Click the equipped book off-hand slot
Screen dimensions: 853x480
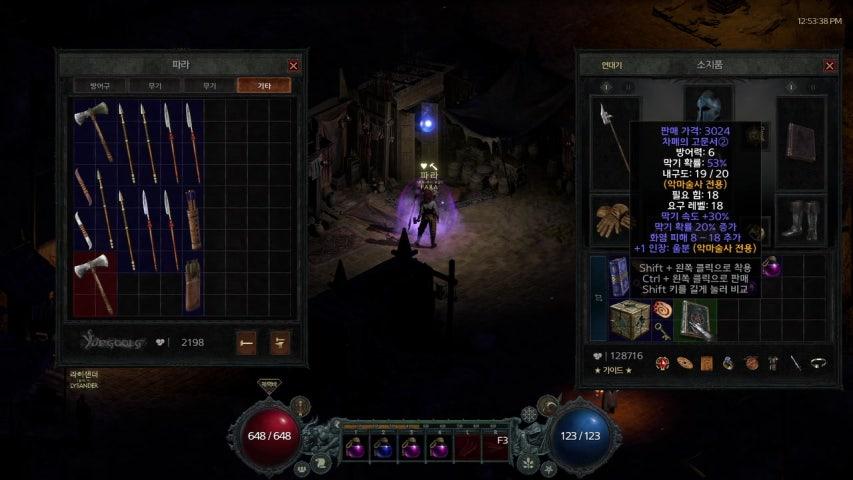pyautogui.click(x=803, y=141)
